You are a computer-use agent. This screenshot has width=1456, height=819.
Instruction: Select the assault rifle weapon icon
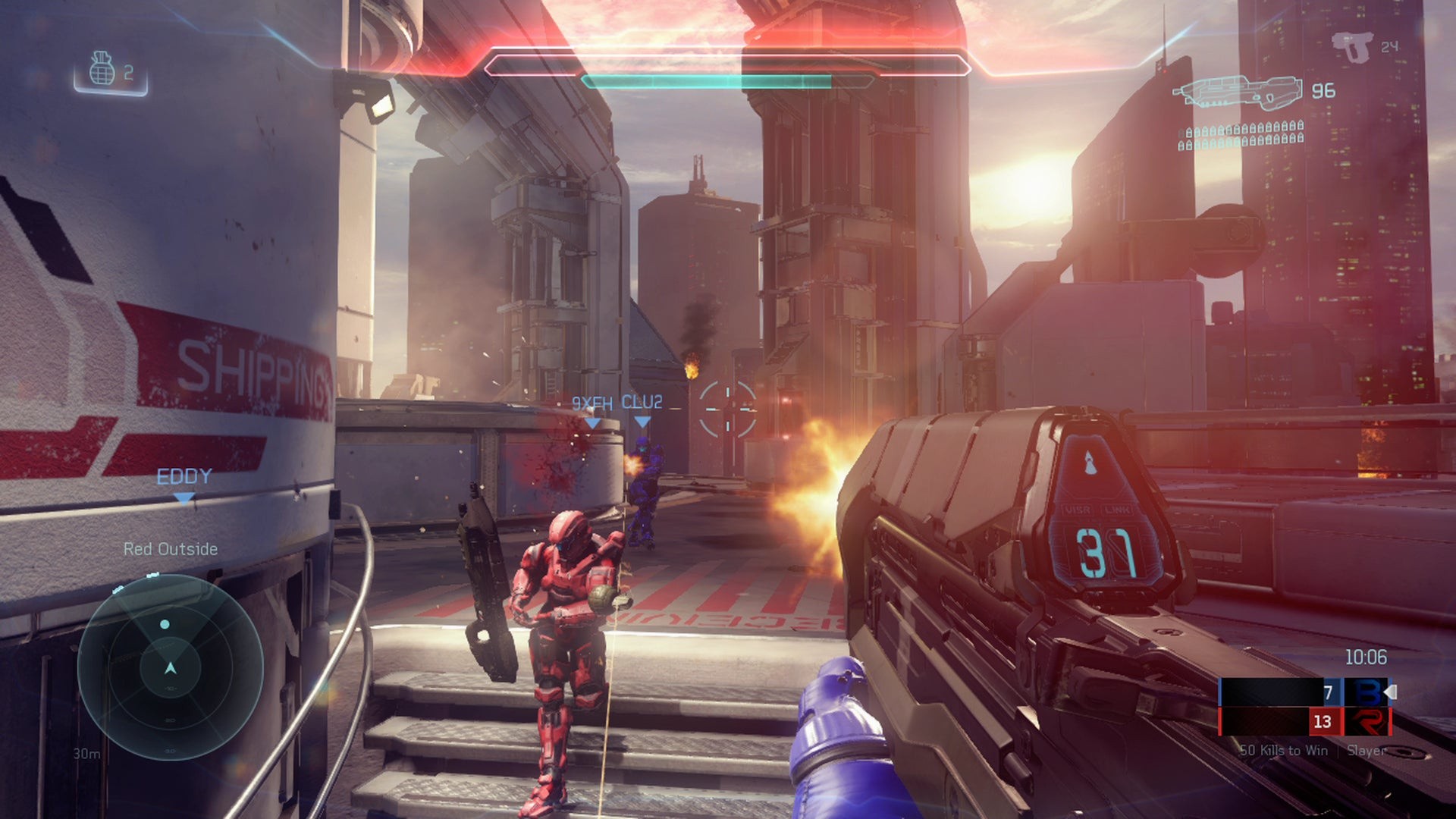pyautogui.click(x=1238, y=91)
